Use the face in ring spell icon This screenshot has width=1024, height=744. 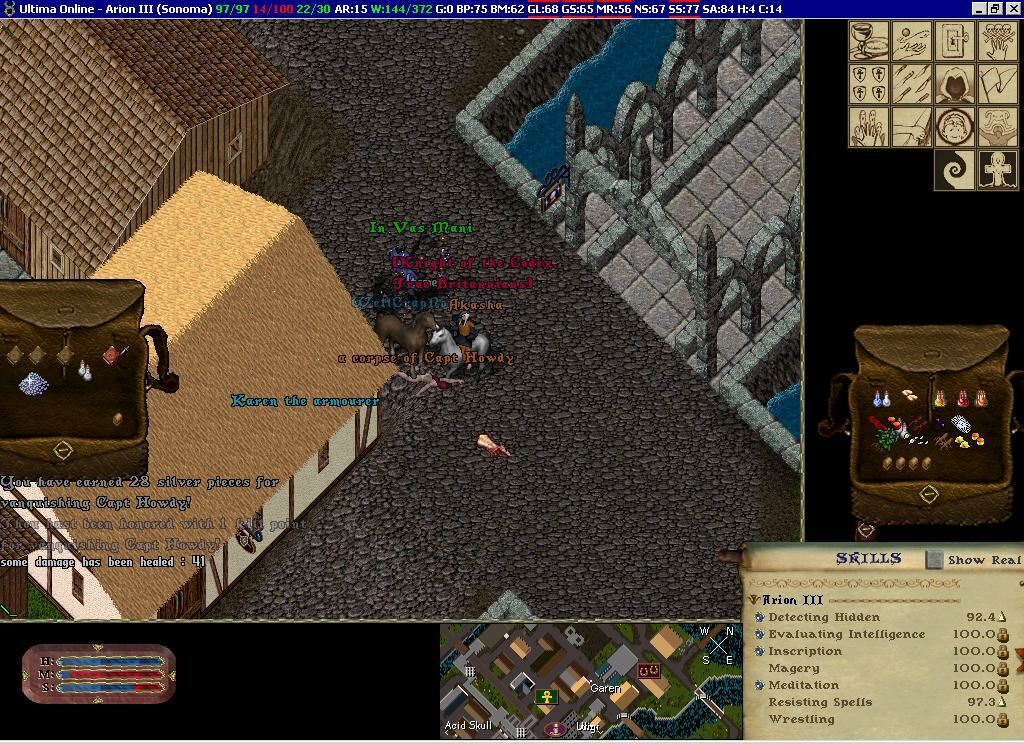pyautogui.click(x=955, y=127)
